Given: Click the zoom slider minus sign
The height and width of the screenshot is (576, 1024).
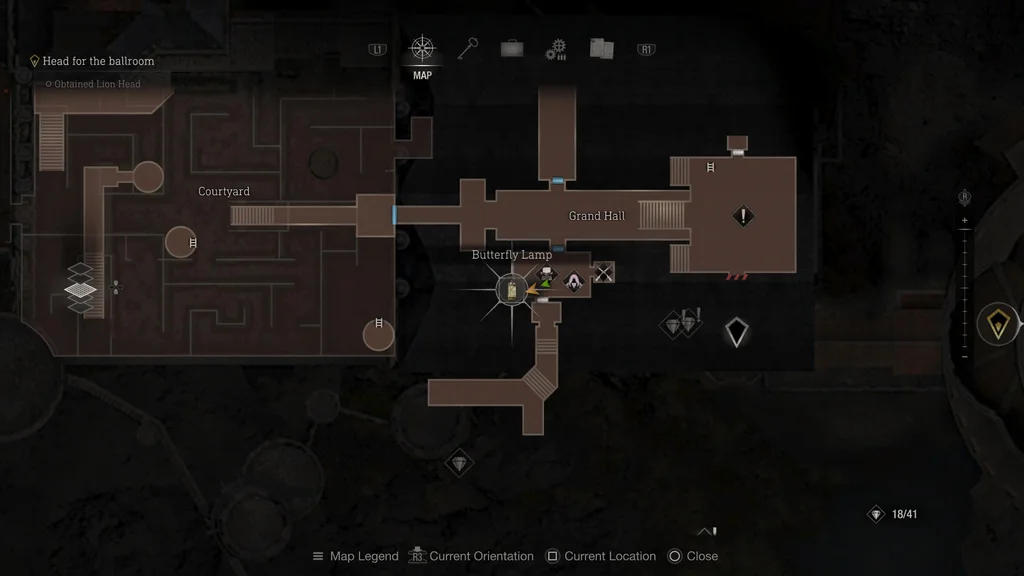Looking at the screenshot, I should click(x=964, y=356).
